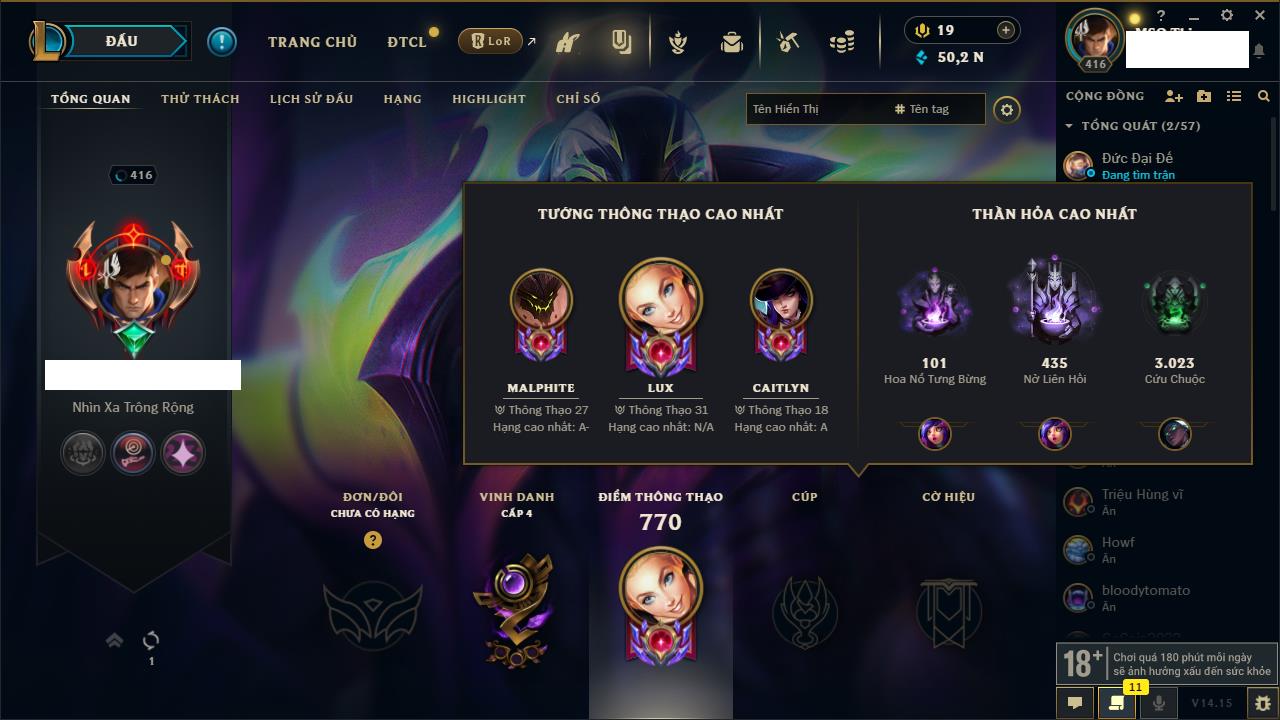Viewport: 1280px width, 720px height.
Task: Show the HIGHLIGHT tab
Action: 488,99
